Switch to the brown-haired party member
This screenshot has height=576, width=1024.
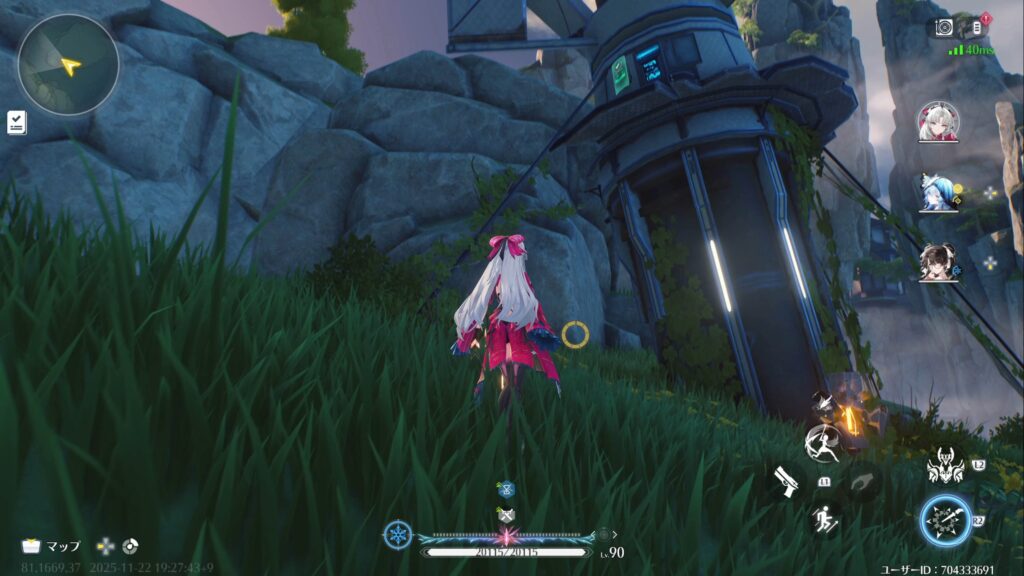point(937,262)
